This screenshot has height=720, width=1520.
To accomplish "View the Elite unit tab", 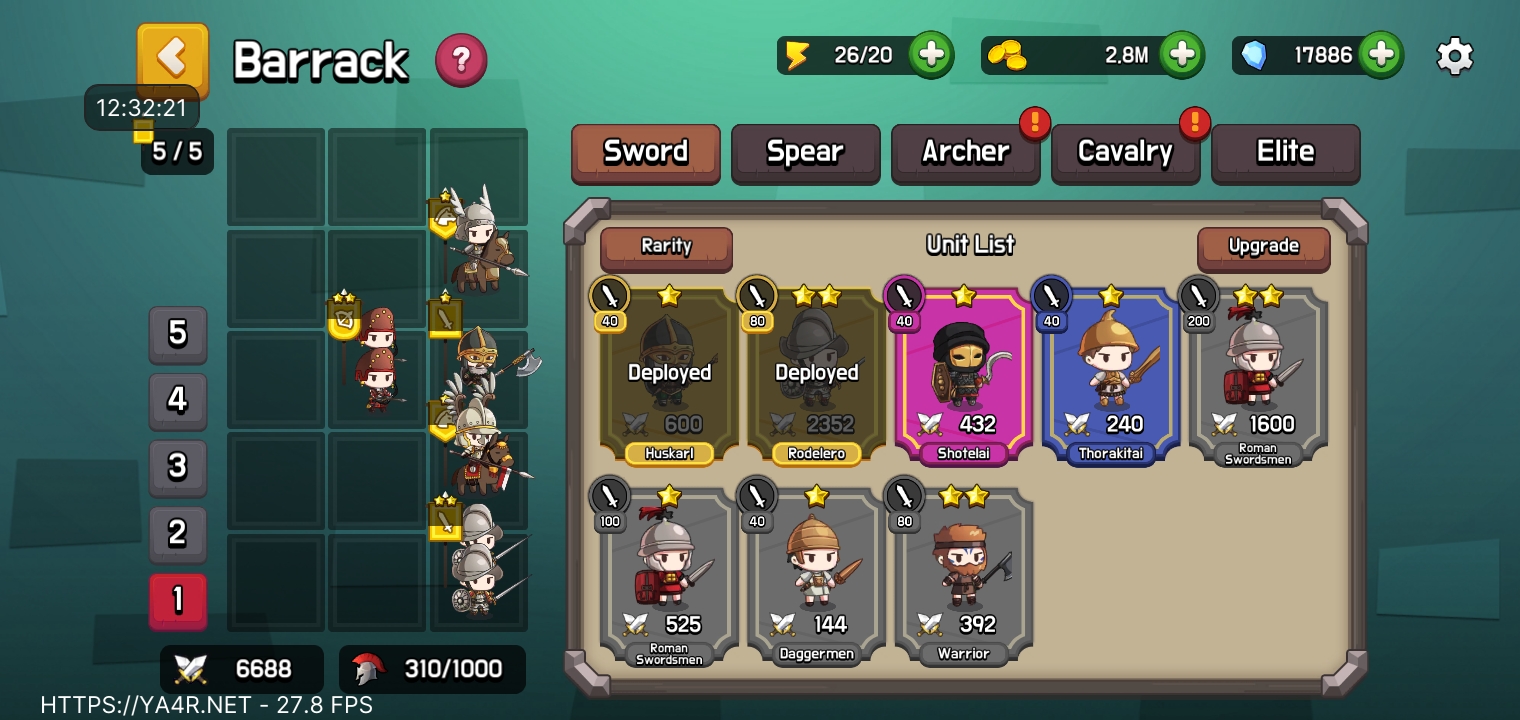I will 1285,152.
